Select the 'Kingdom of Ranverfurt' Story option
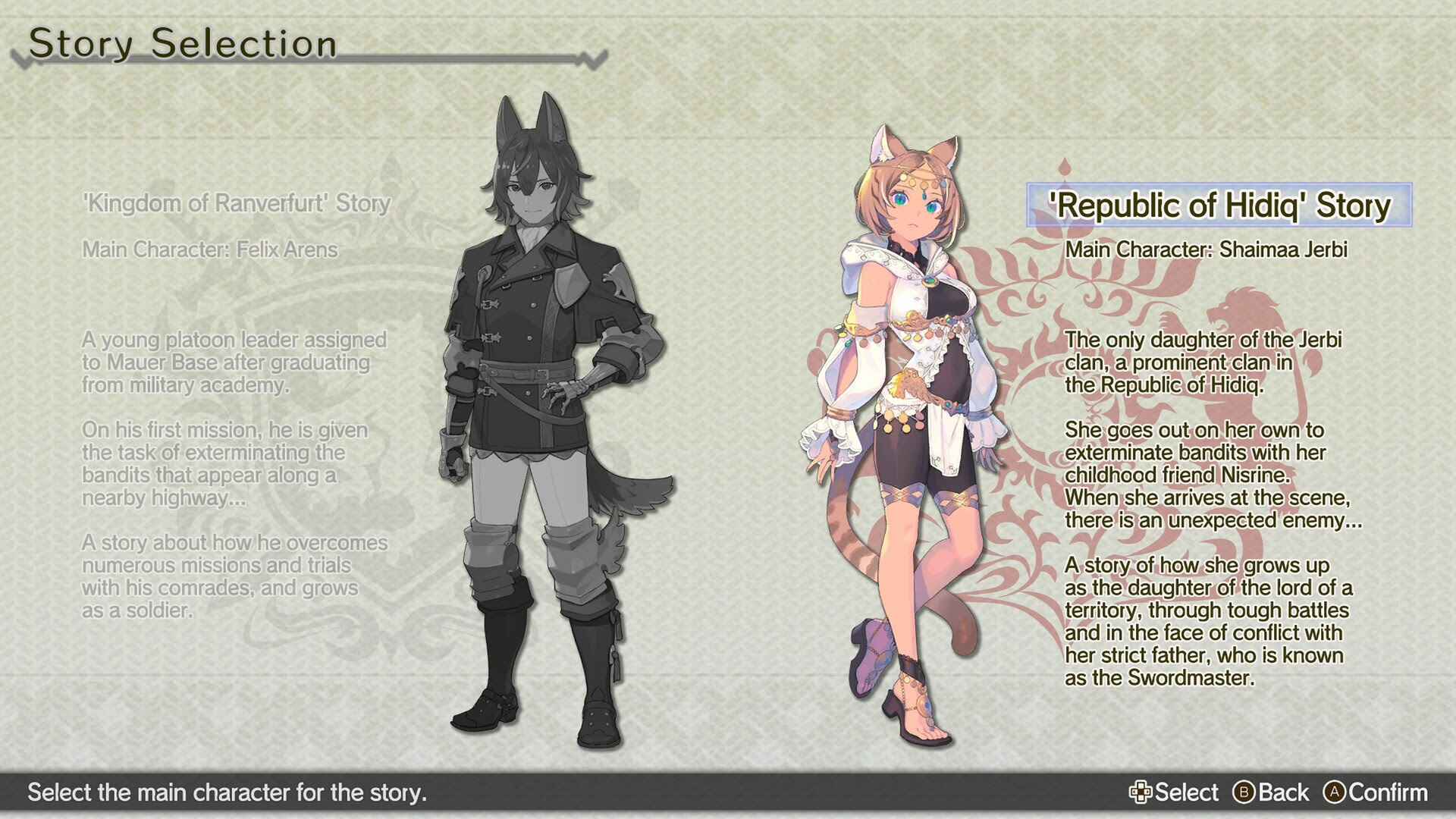The image size is (1456, 819). (x=237, y=202)
